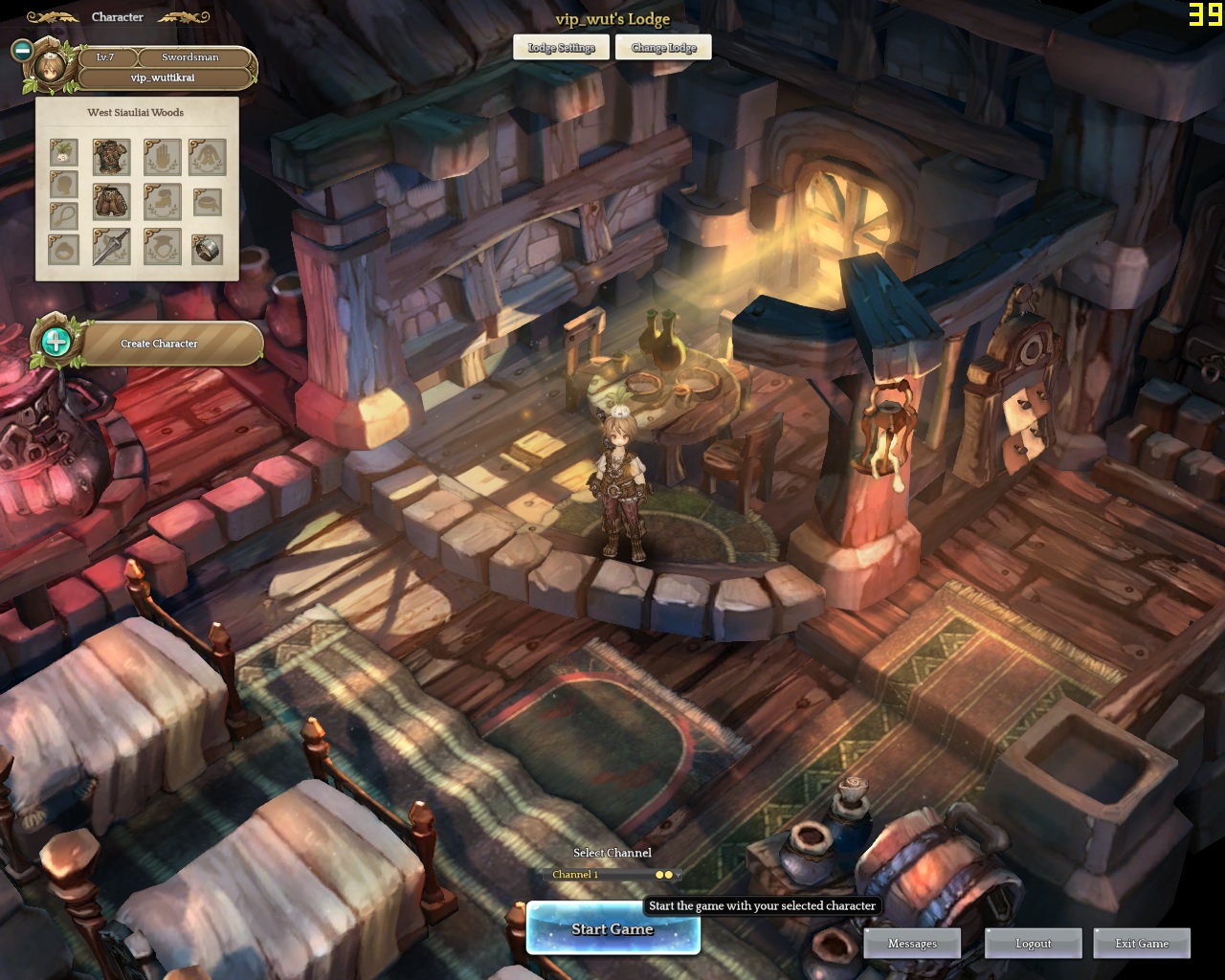Click the white flower hair accessory slot
The image size is (1225, 980).
[64, 152]
